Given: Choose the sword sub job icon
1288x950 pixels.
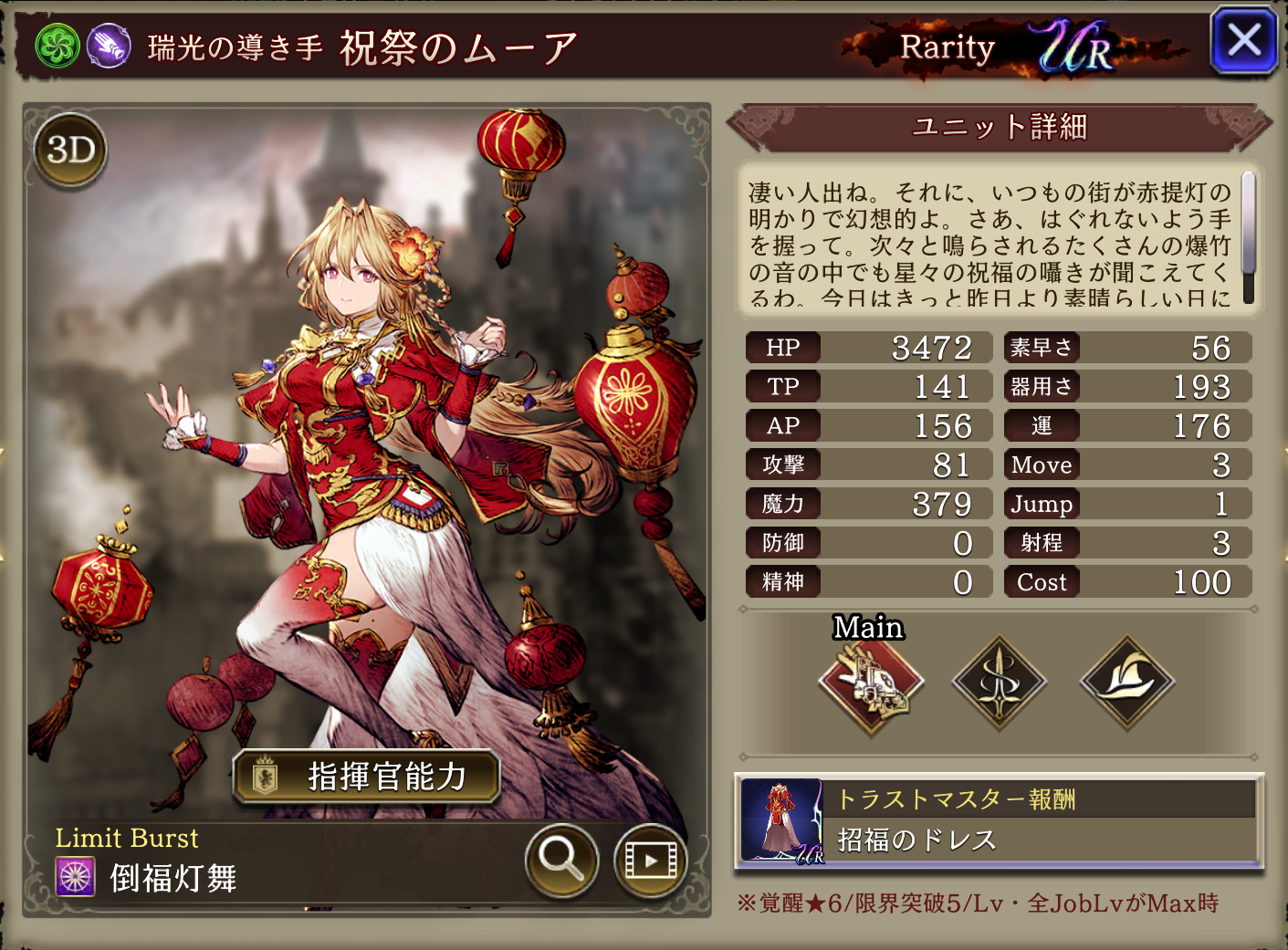Looking at the screenshot, I should (999, 683).
